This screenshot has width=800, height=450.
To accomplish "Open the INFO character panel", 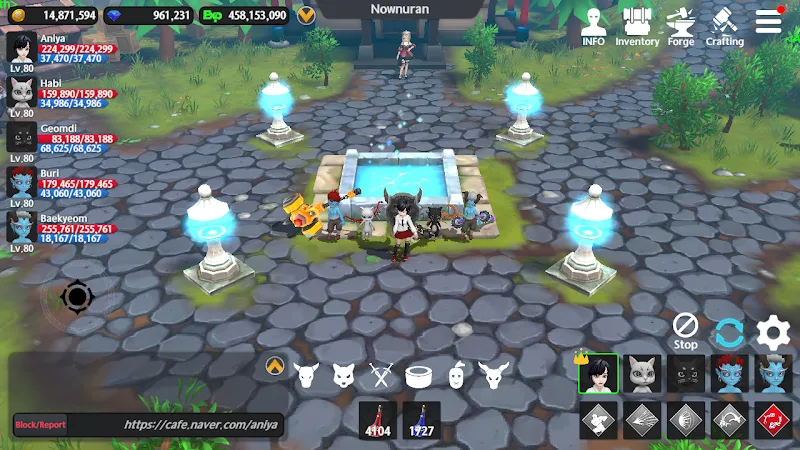I will tap(594, 27).
